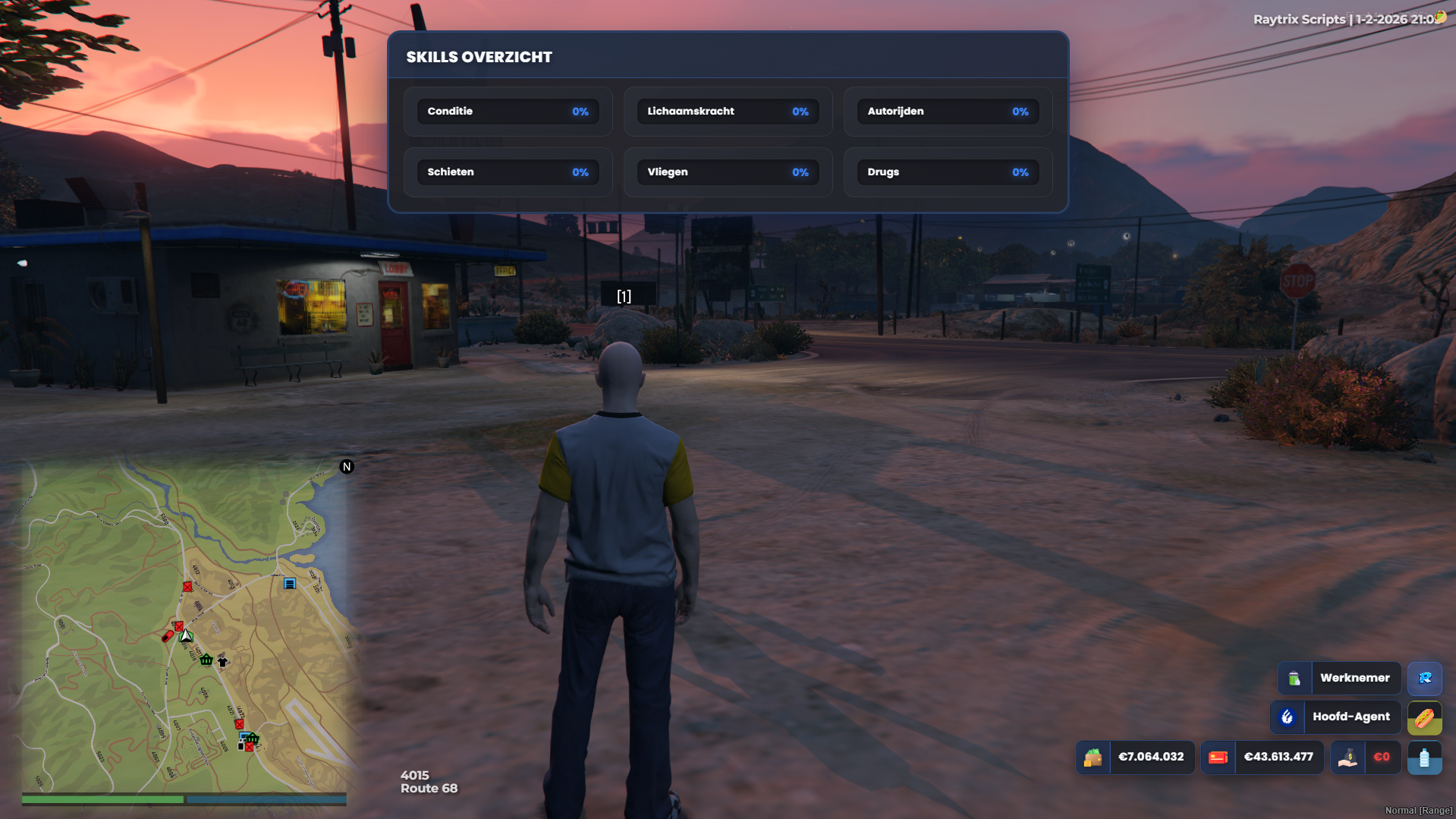Click the hotdog hunger icon
Image resolution: width=1456 pixels, height=819 pixels.
1424,717
